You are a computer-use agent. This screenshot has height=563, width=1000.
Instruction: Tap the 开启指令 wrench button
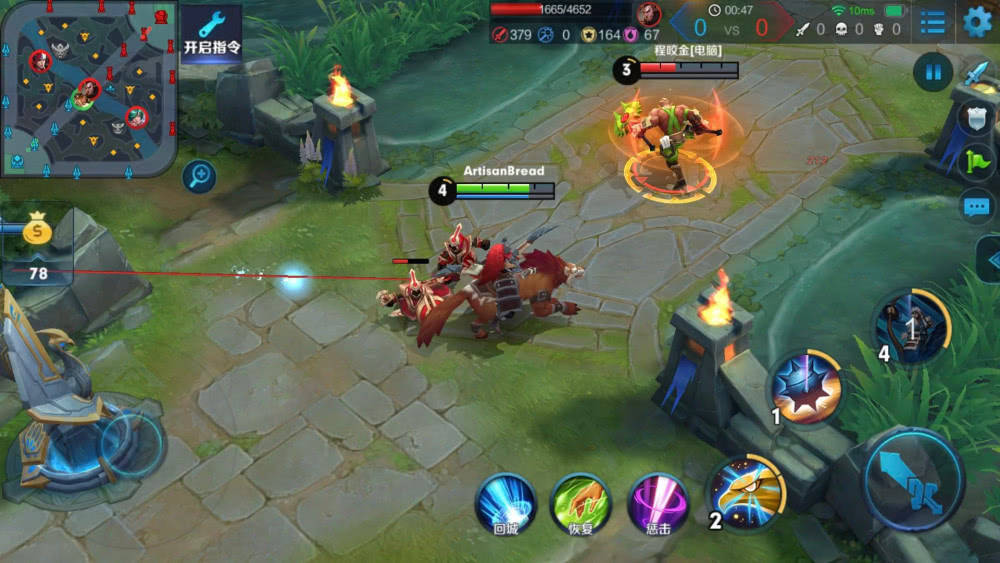(x=211, y=34)
